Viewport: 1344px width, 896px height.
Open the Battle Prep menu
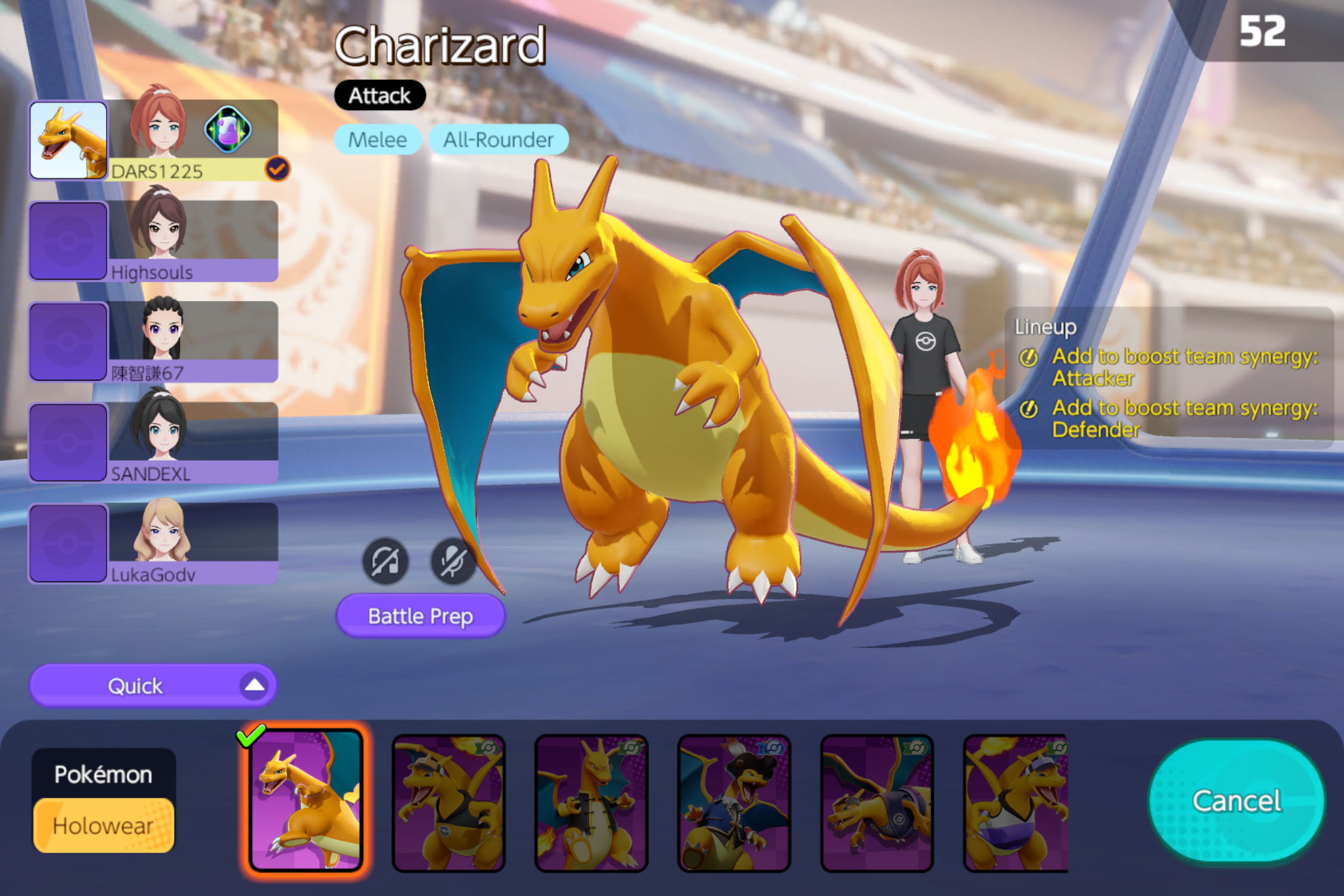(x=421, y=616)
